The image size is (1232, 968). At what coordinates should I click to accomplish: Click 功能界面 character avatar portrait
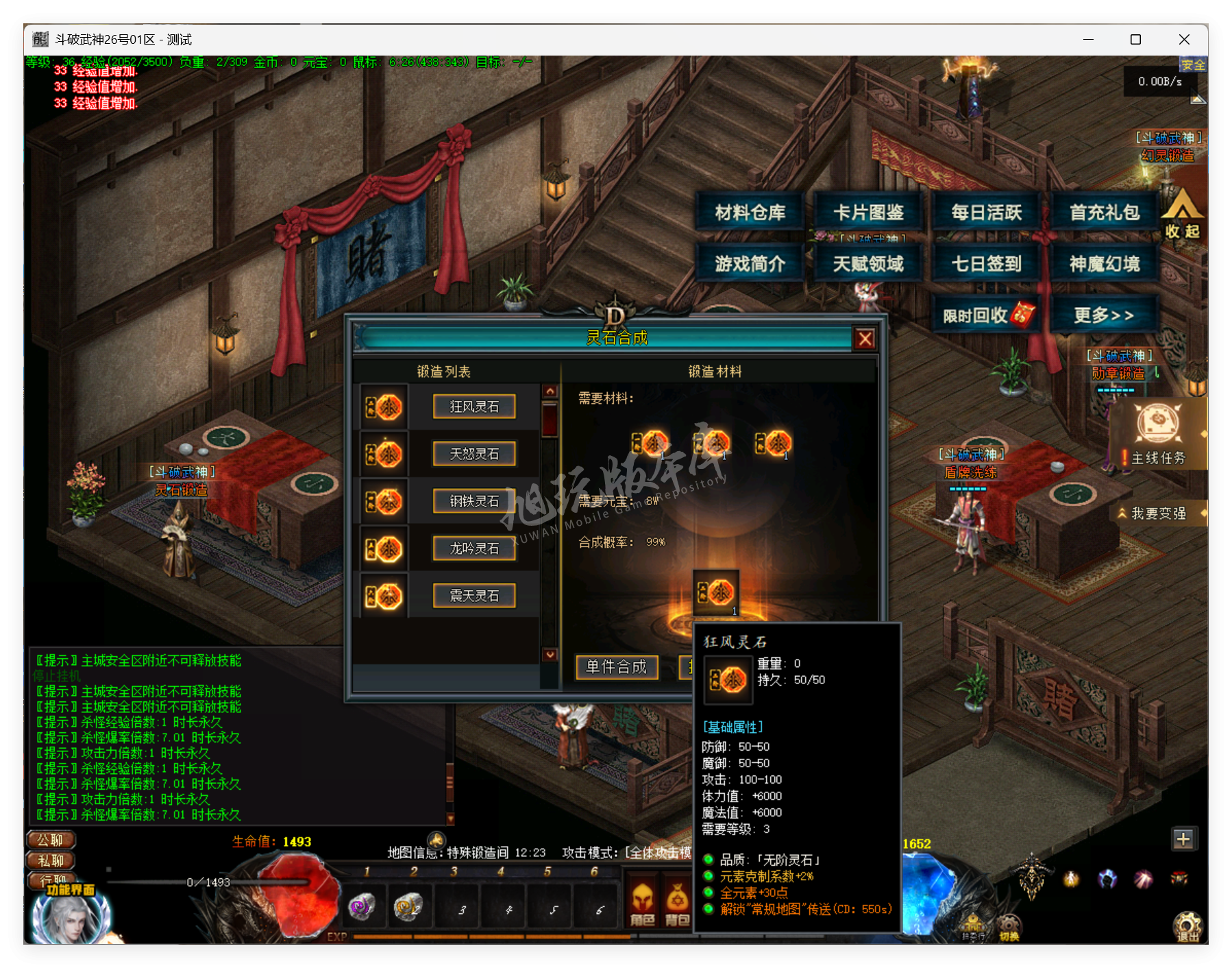tap(70, 920)
